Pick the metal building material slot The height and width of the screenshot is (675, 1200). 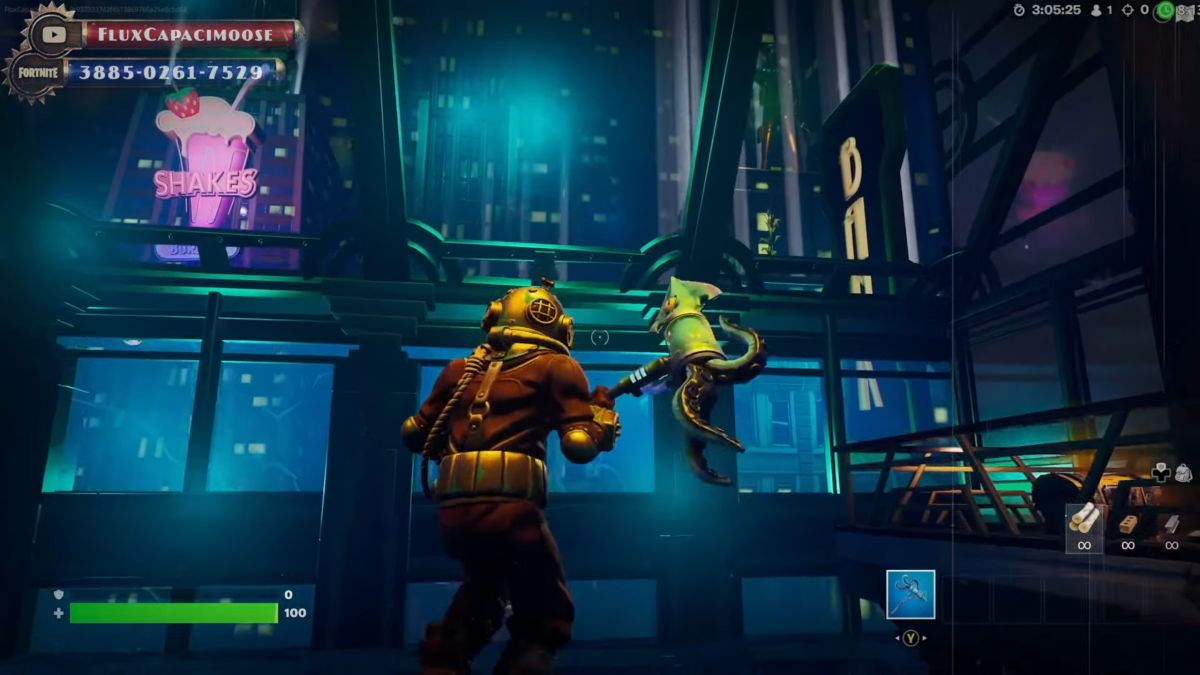[x=1171, y=523]
